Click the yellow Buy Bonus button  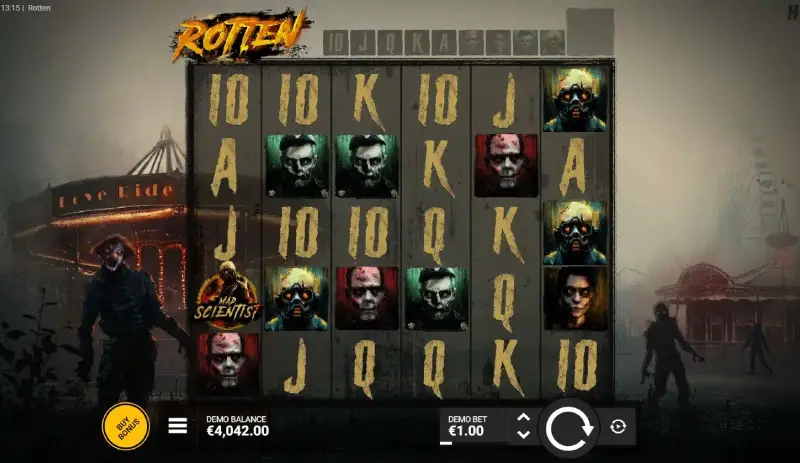[x=126, y=426]
